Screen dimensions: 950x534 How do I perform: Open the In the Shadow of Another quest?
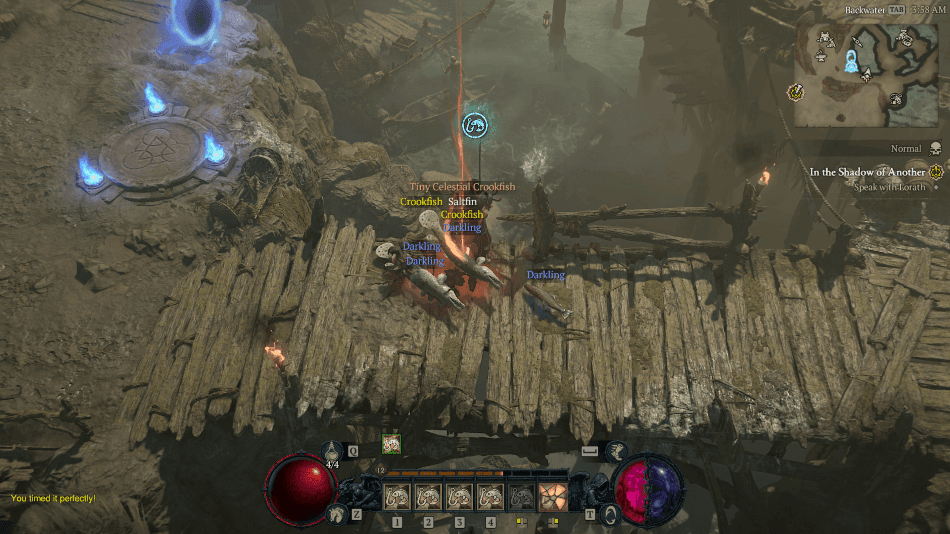click(x=867, y=172)
